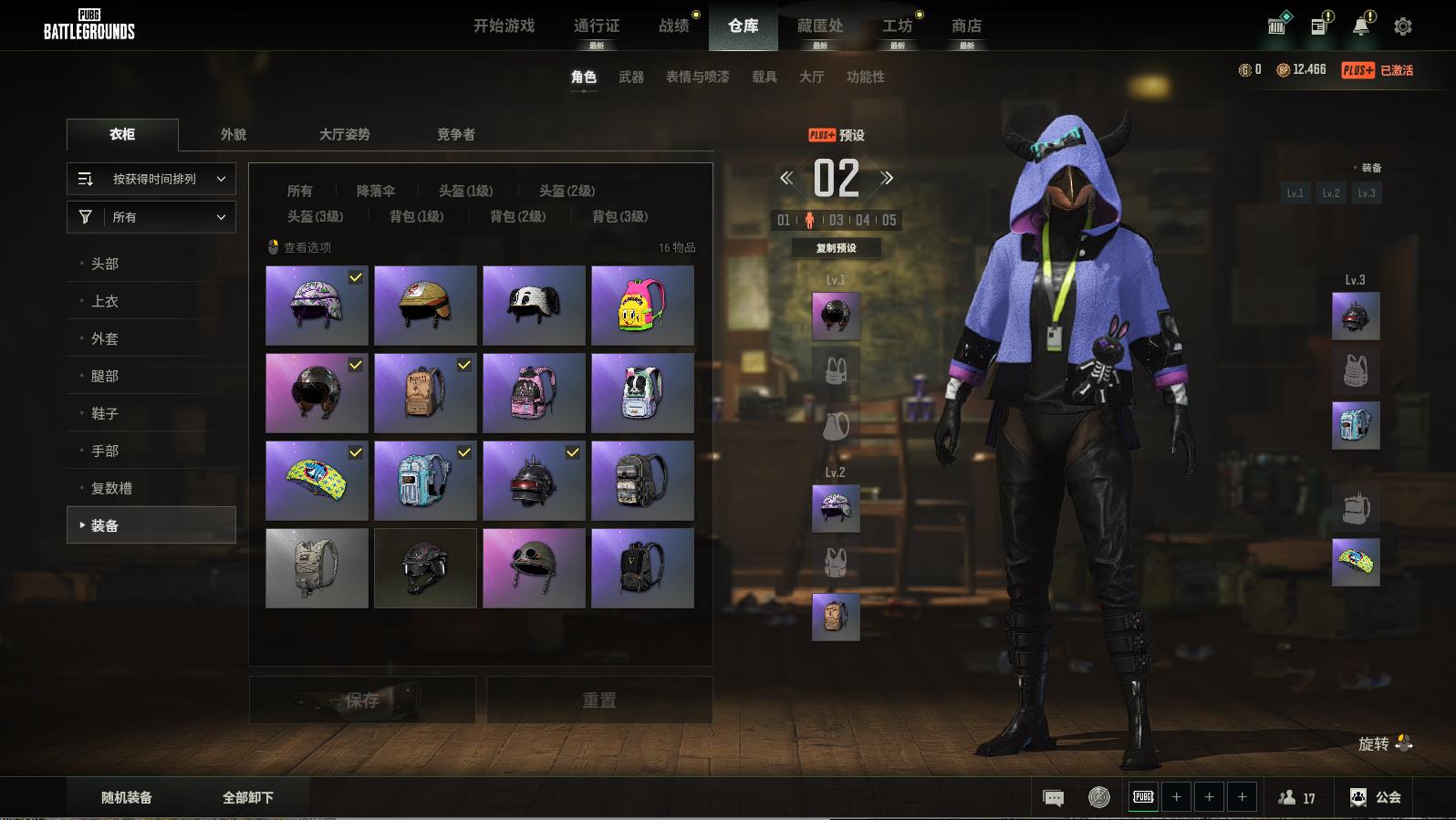
Task: Select the pink and yellow smiley backpack
Action: (x=642, y=306)
